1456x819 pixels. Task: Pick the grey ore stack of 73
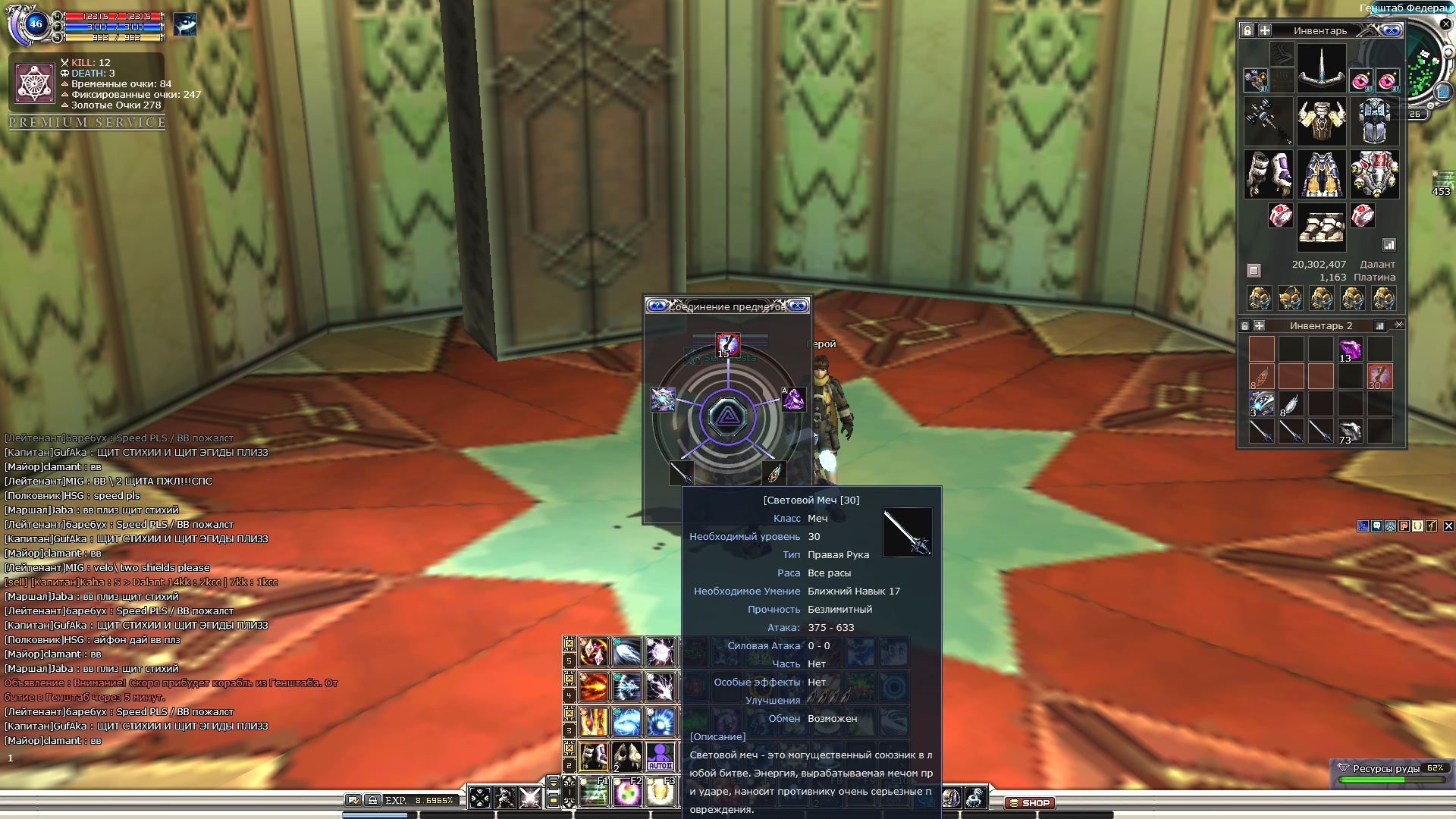[1350, 431]
